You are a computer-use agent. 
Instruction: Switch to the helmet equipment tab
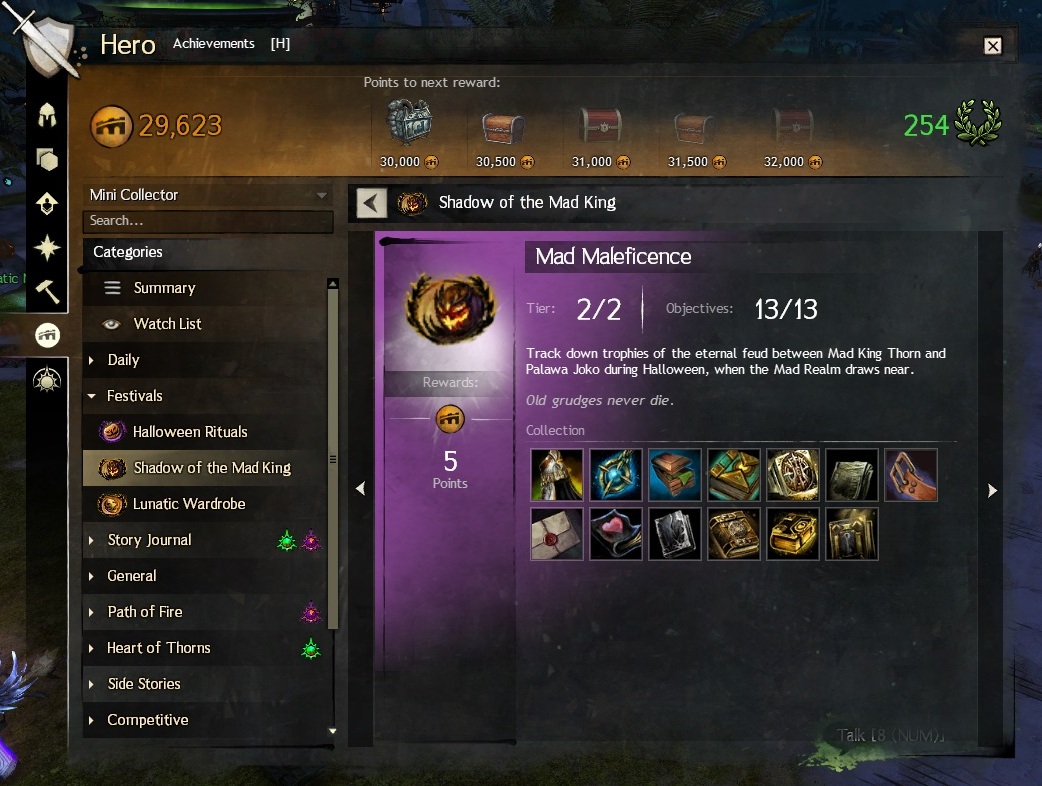pos(46,115)
